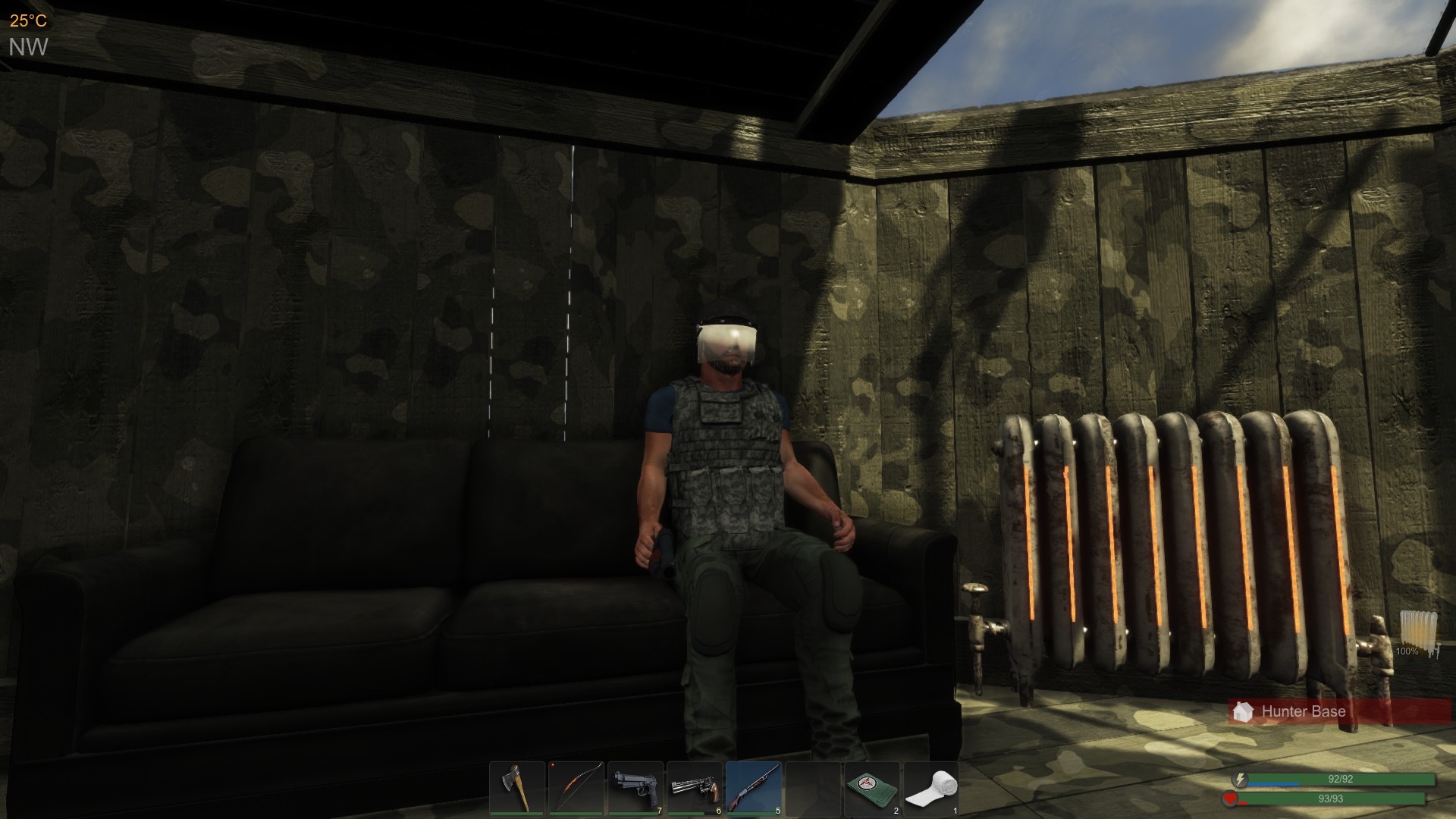Select the white bandage roll slot
Screen dimensions: 1456x819
pyautogui.click(x=931, y=789)
